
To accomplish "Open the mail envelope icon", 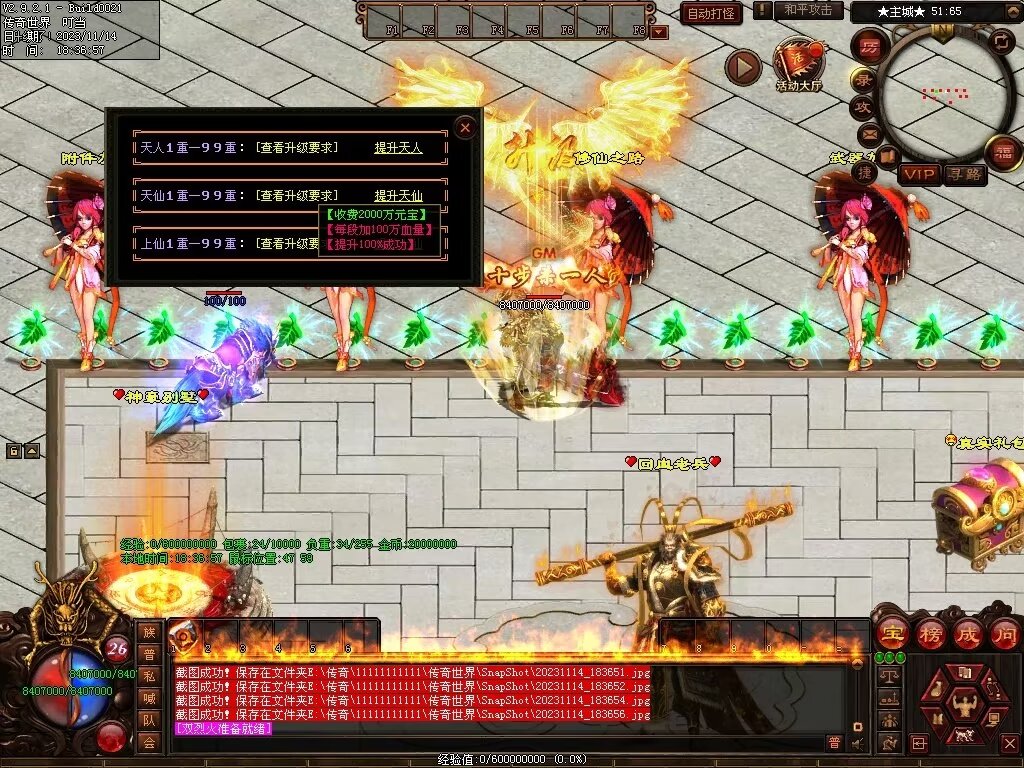I will click(x=867, y=133).
